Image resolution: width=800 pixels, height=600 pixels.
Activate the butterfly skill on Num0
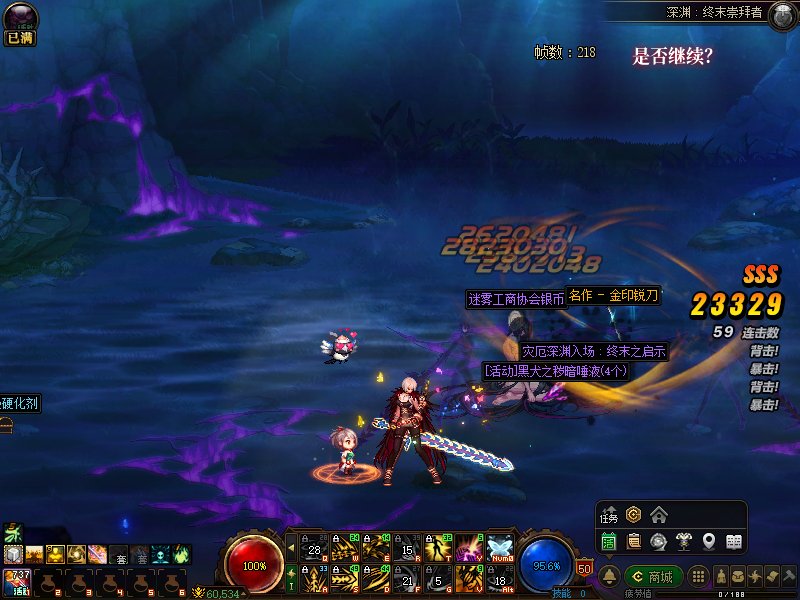(499, 547)
